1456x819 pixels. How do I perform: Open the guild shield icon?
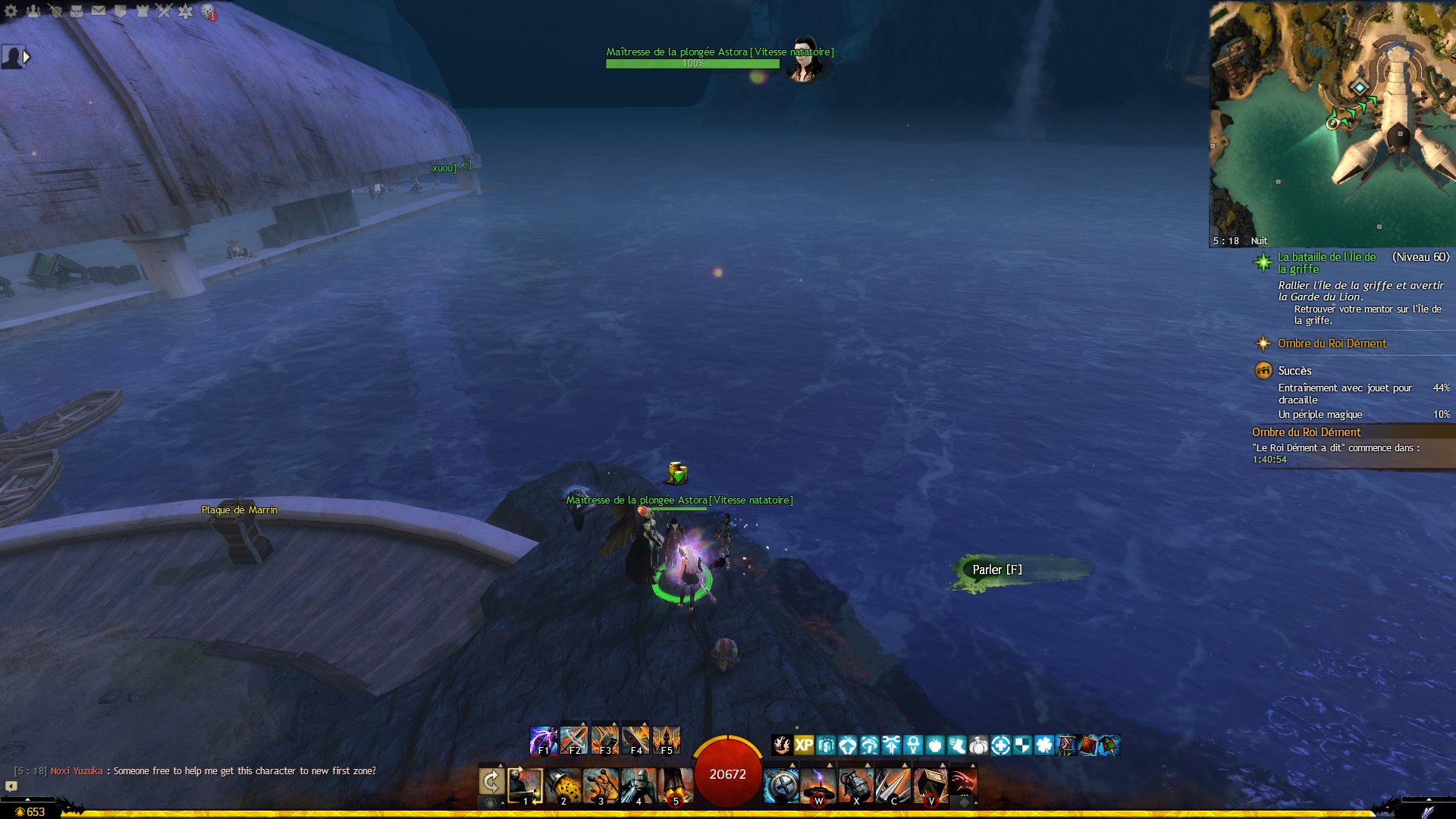(120, 11)
